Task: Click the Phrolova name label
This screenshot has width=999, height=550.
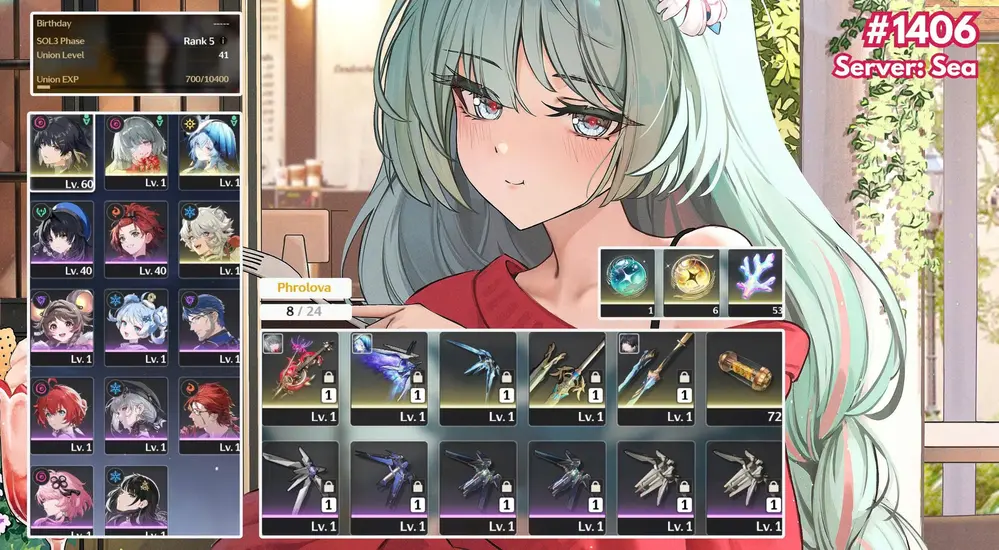Action: (x=304, y=288)
